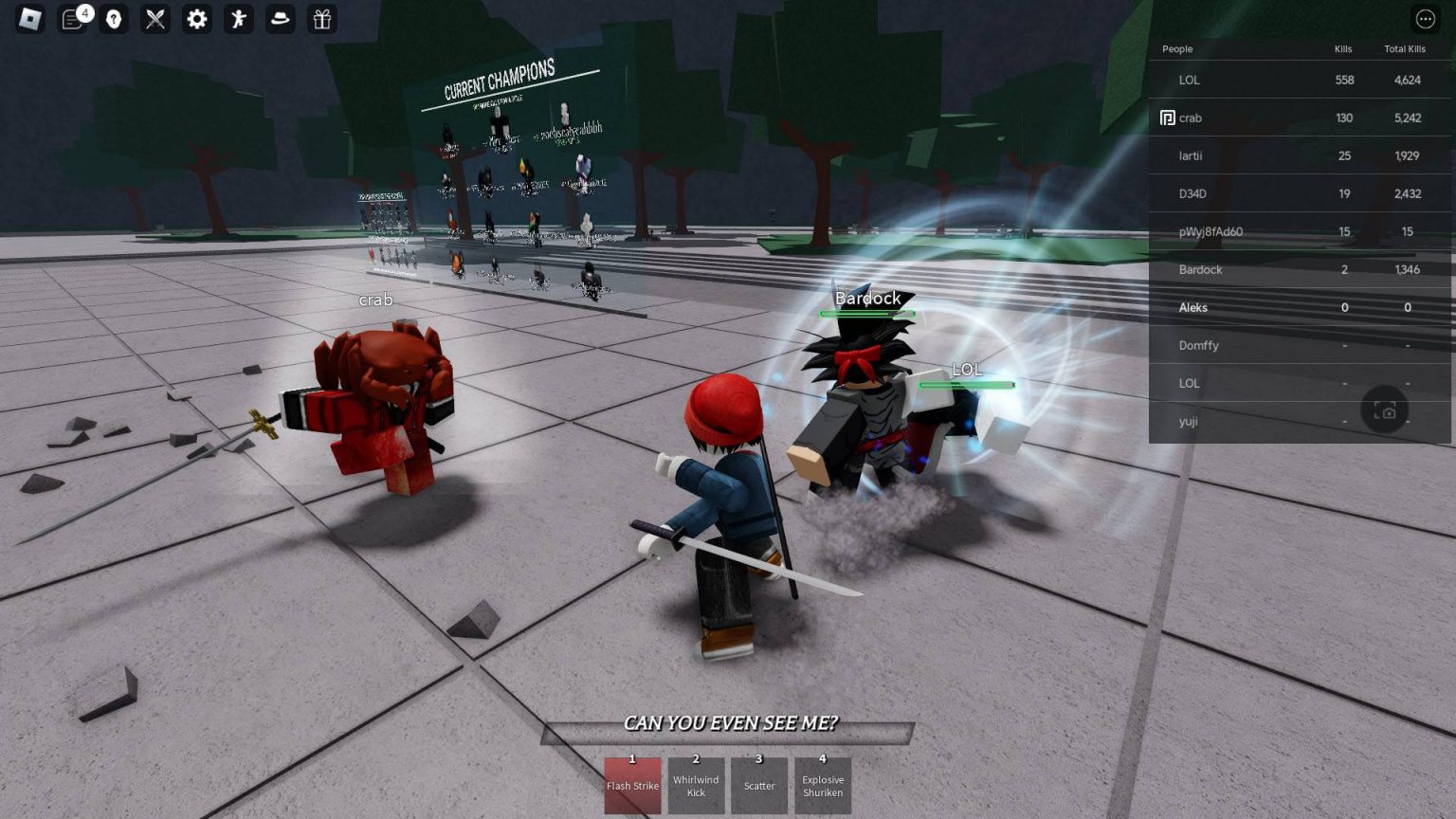Click the question mark help icon
Viewport: 1456px width, 819px height.
tap(112, 19)
